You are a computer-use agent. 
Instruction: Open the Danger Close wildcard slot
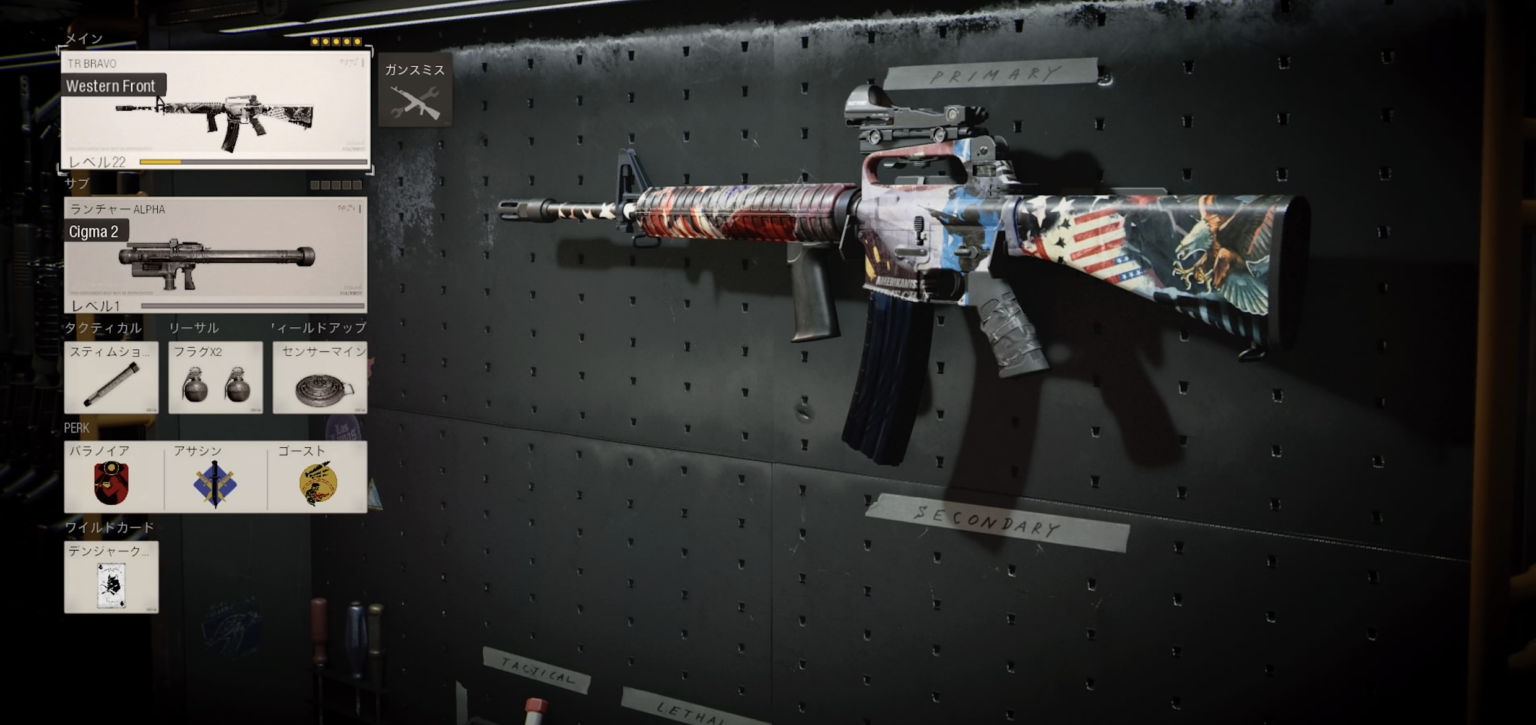pos(111,578)
